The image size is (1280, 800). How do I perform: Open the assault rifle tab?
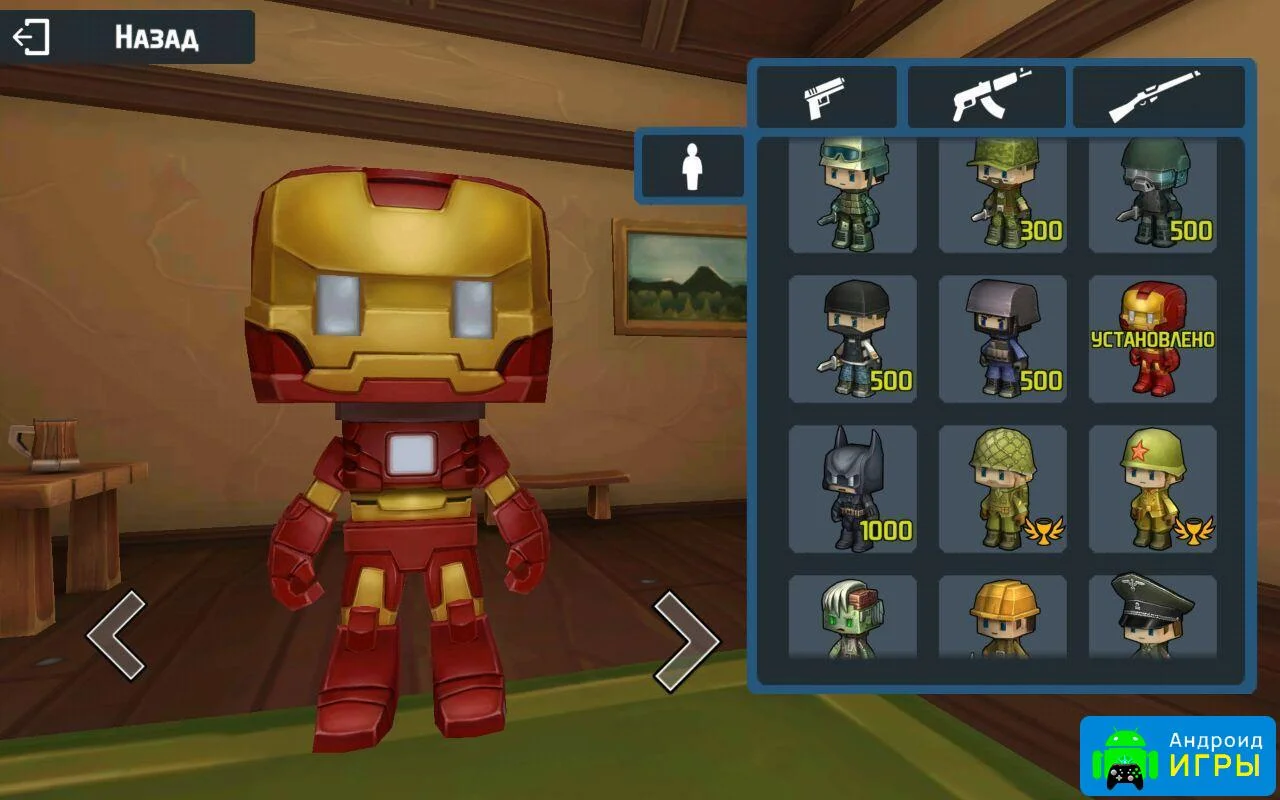coord(986,97)
